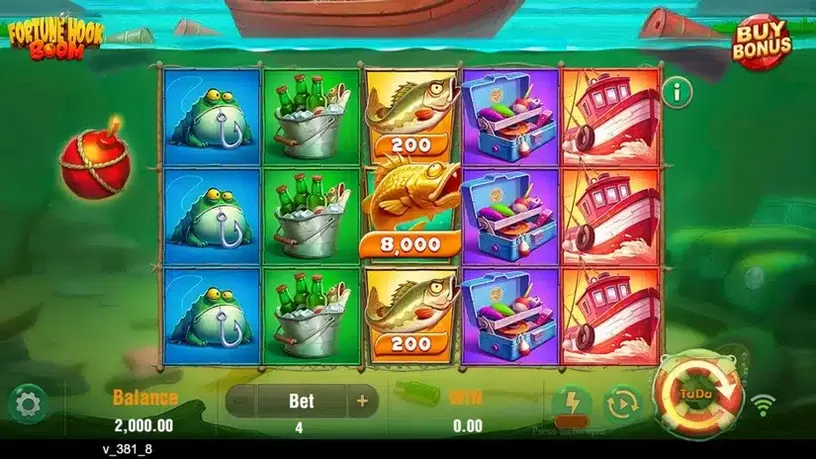Activate the autoplay button
This screenshot has width=816, height=459.
(x=622, y=404)
